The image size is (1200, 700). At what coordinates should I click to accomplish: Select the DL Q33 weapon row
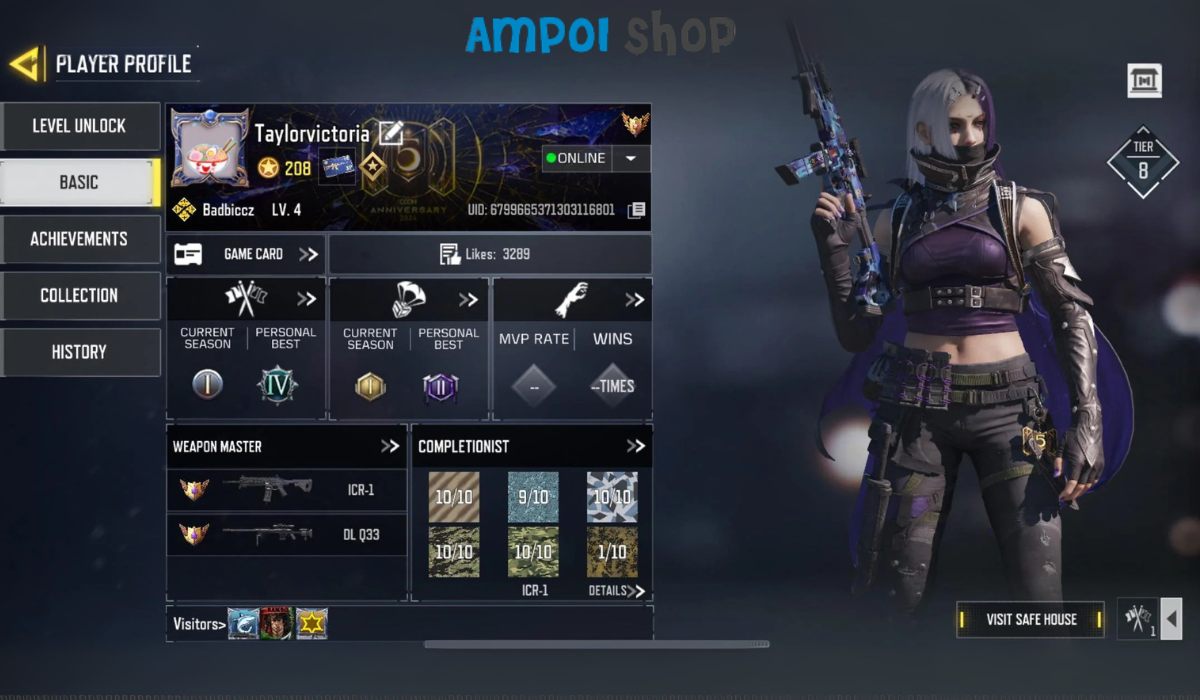pos(286,534)
